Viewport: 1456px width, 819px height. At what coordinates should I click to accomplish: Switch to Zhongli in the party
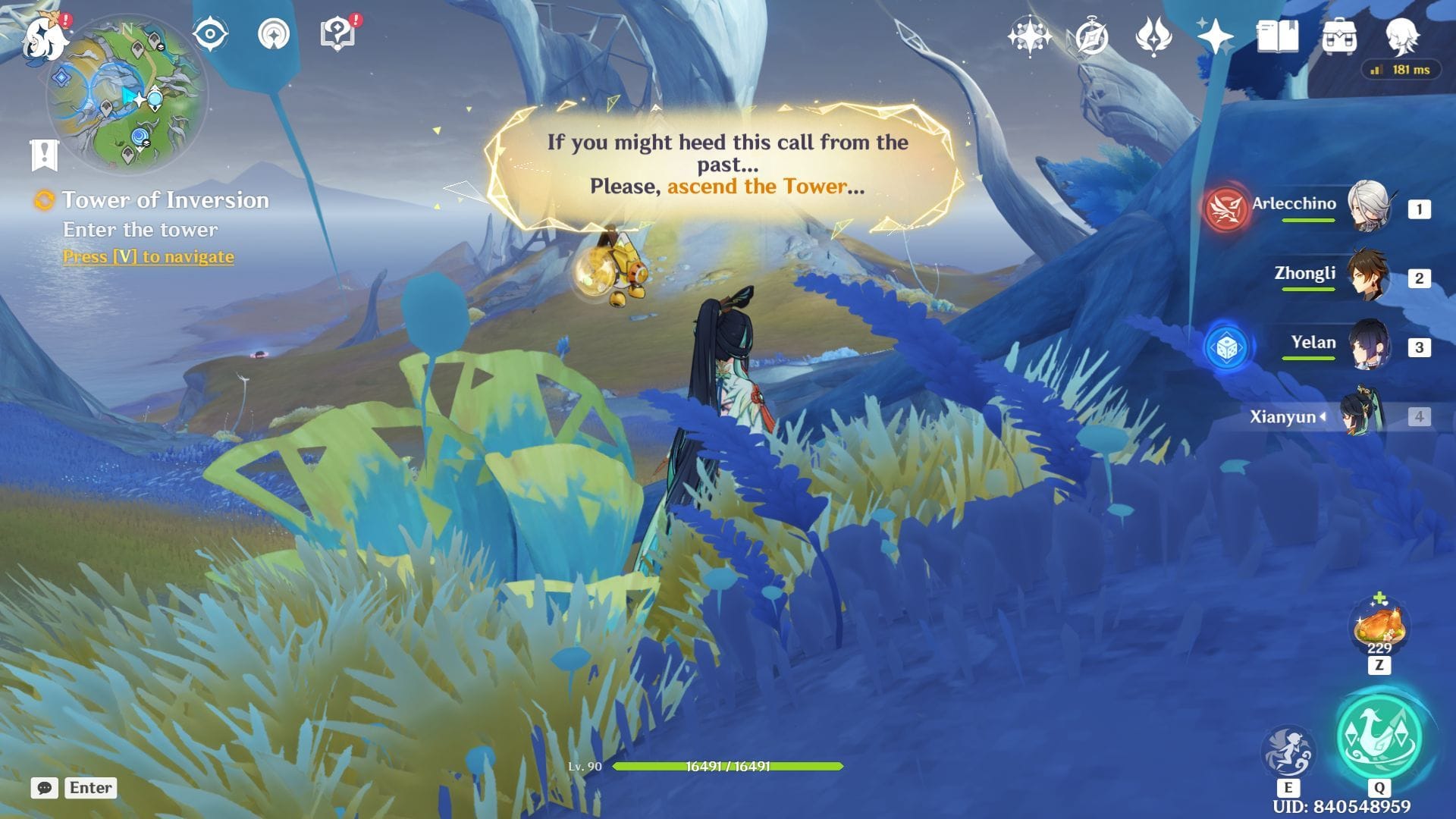tap(1368, 277)
